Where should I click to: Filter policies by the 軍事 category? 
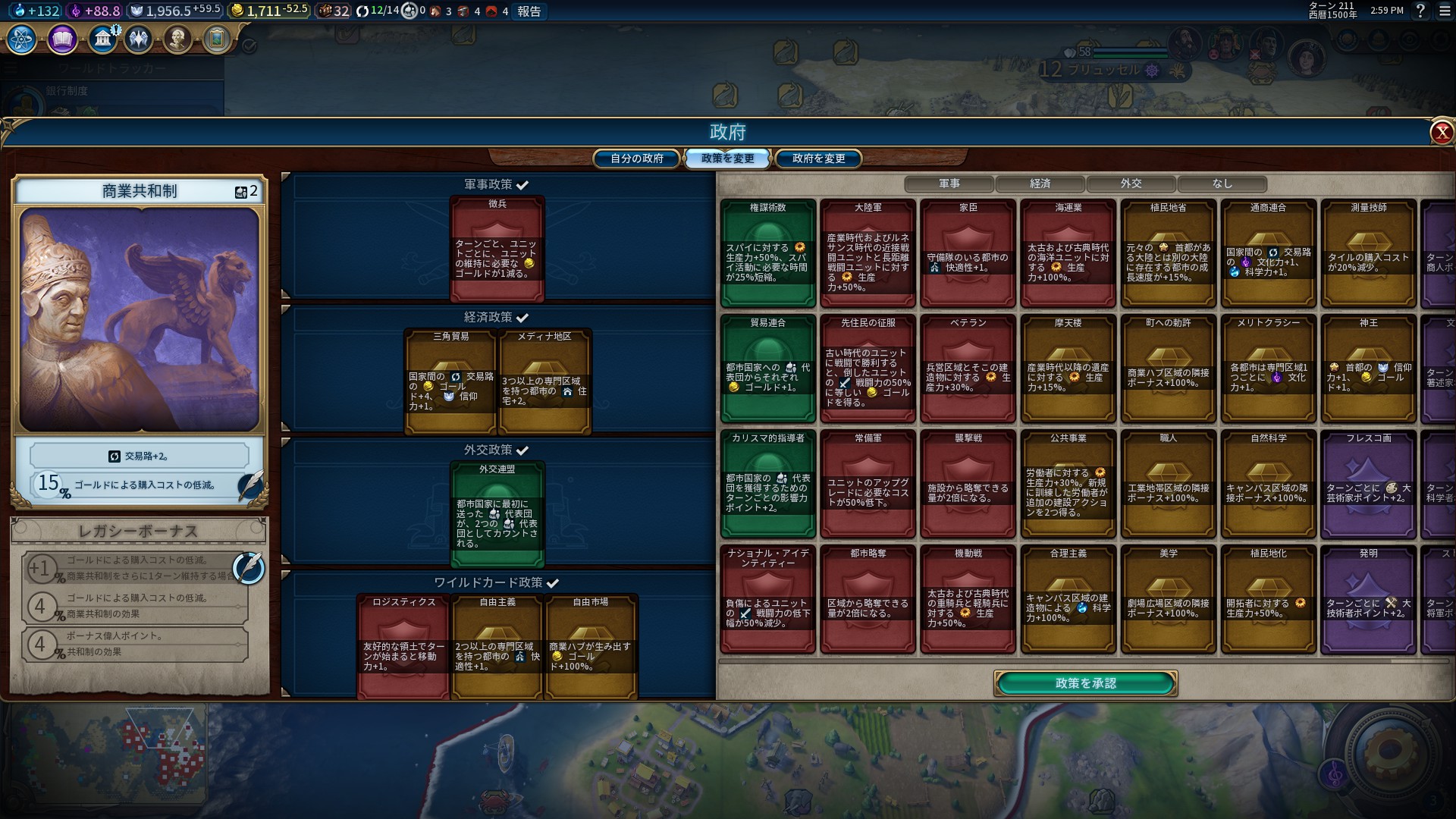[x=949, y=184]
